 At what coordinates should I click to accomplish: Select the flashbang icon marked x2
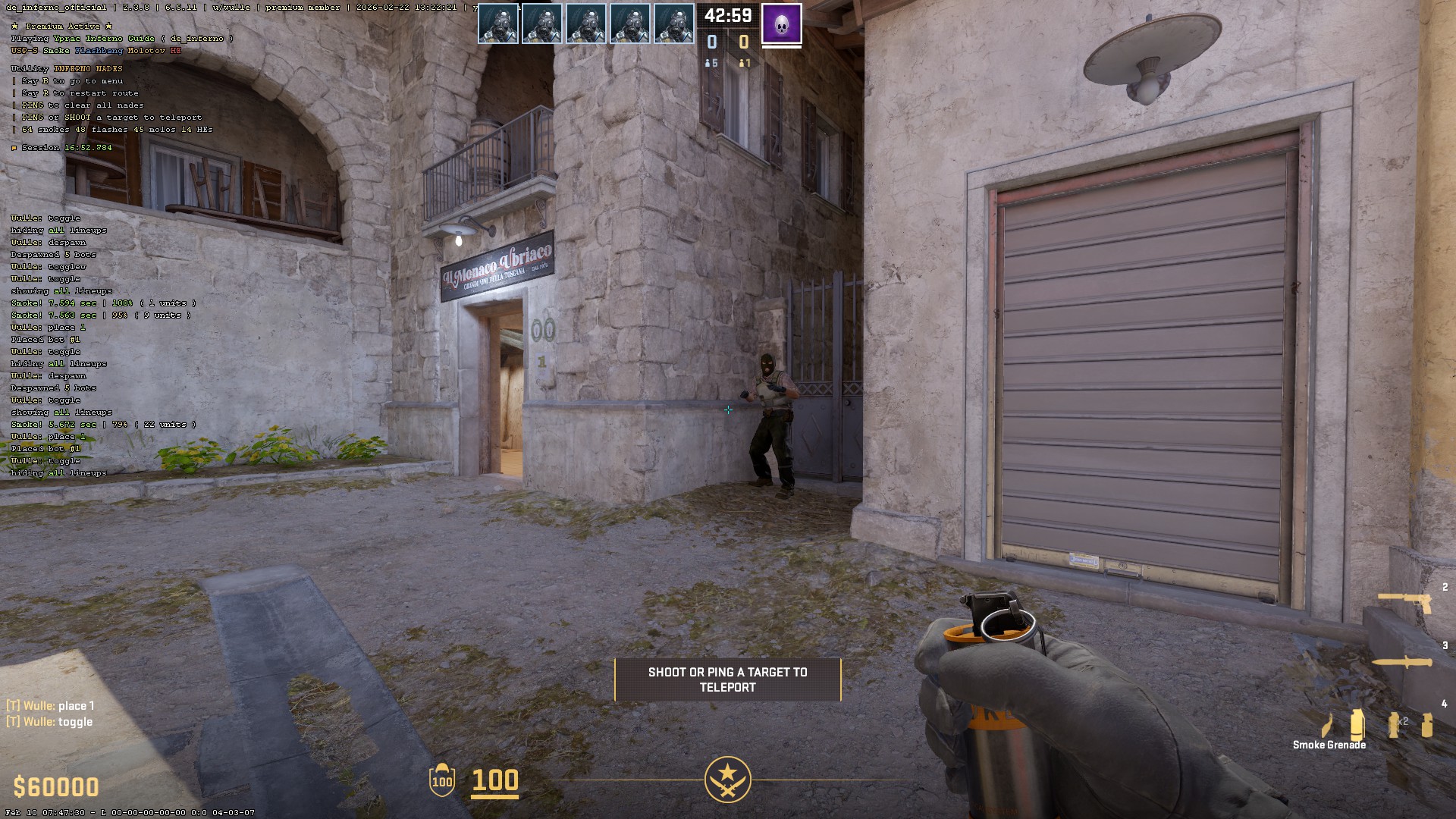tap(1394, 724)
